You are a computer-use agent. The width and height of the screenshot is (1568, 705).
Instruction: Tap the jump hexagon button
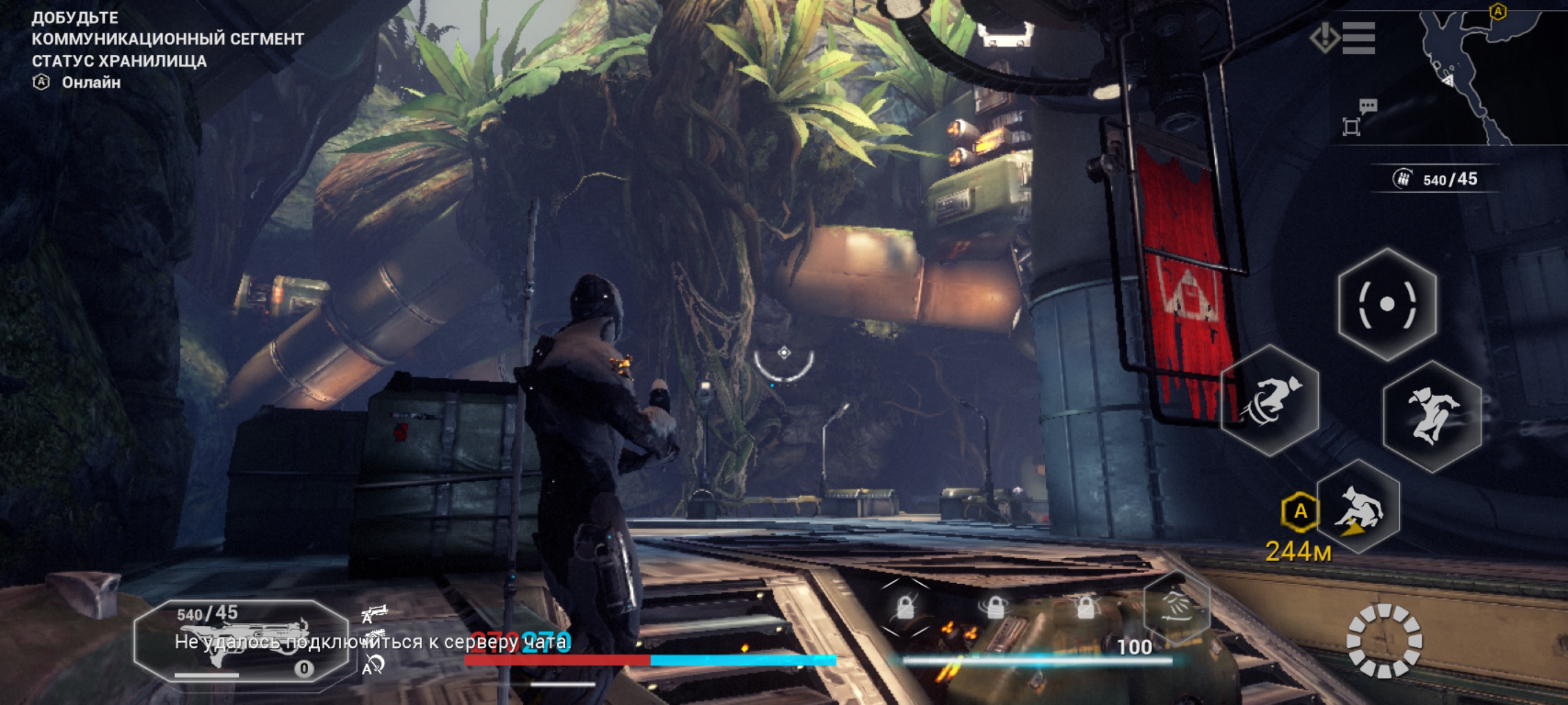click(1432, 417)
